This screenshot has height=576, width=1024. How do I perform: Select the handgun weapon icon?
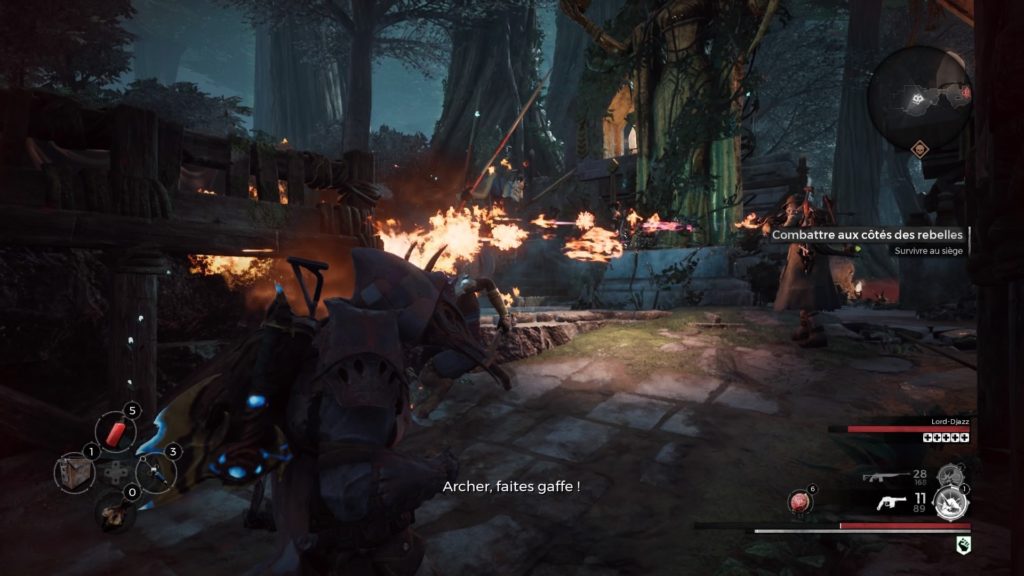point(887,503)
